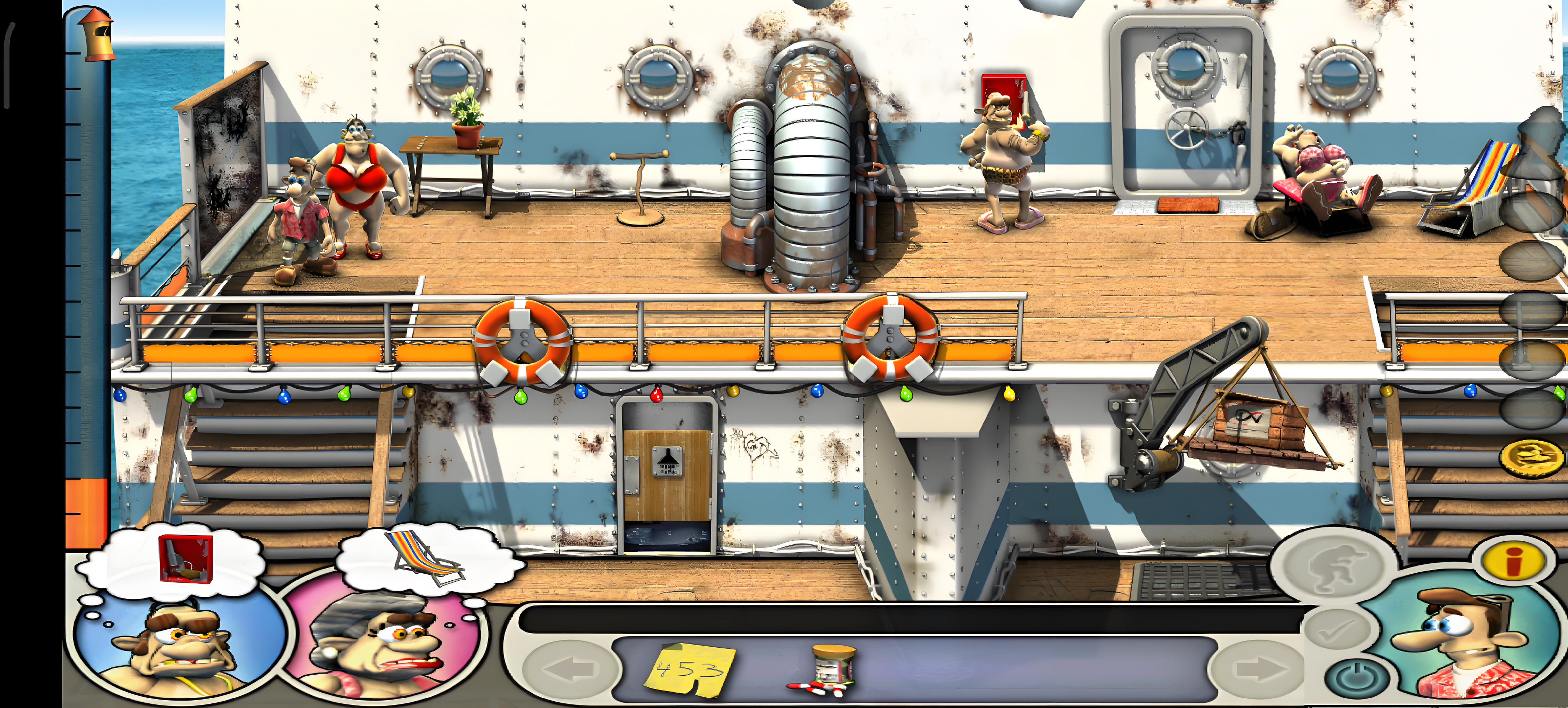Select the pill jar inventory item
The height and width of the screenshot is (708, 1568).
tap(831, 669)
